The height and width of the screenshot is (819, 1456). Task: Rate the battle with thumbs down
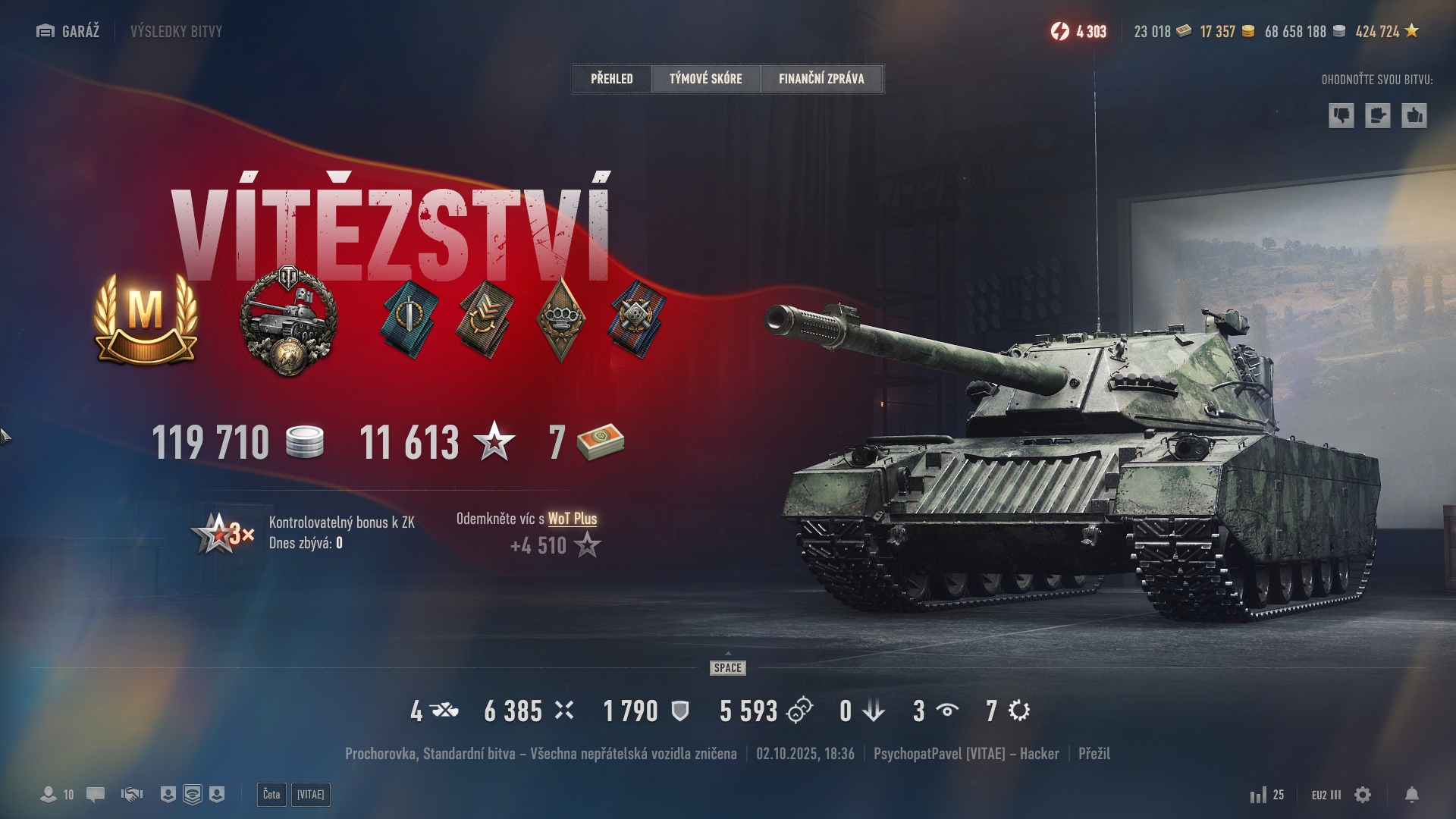1341,115
